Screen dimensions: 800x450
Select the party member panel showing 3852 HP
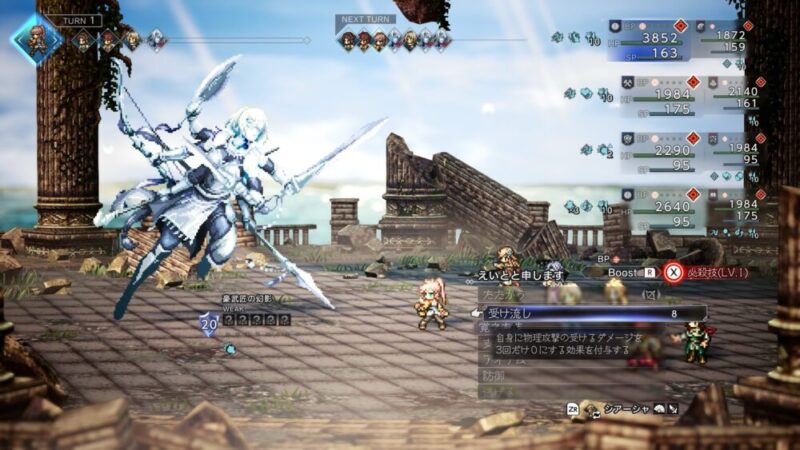(654, 41)
